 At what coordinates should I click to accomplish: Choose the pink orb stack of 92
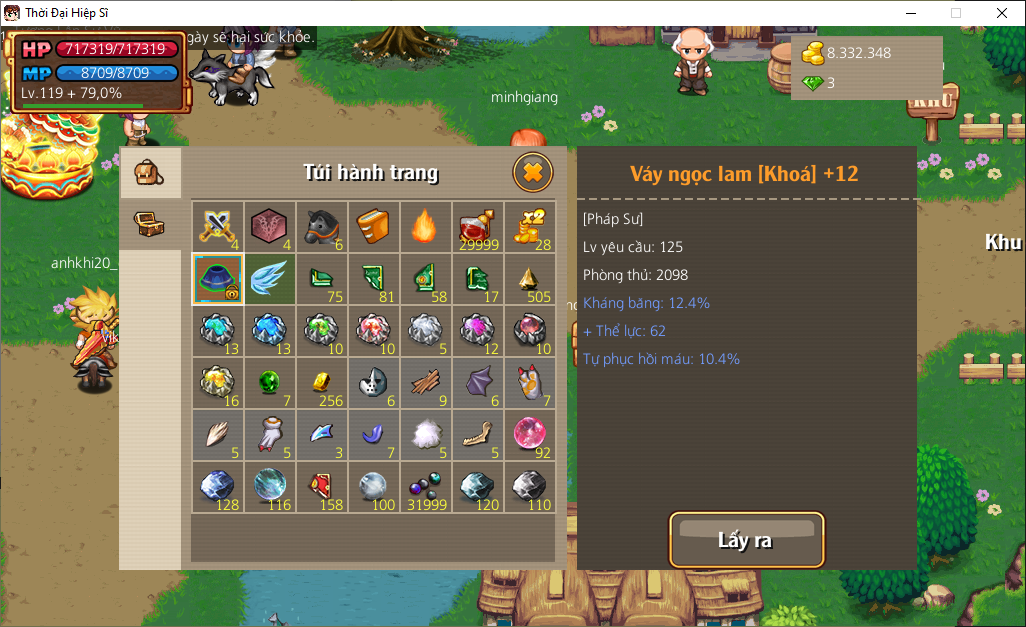530,435
